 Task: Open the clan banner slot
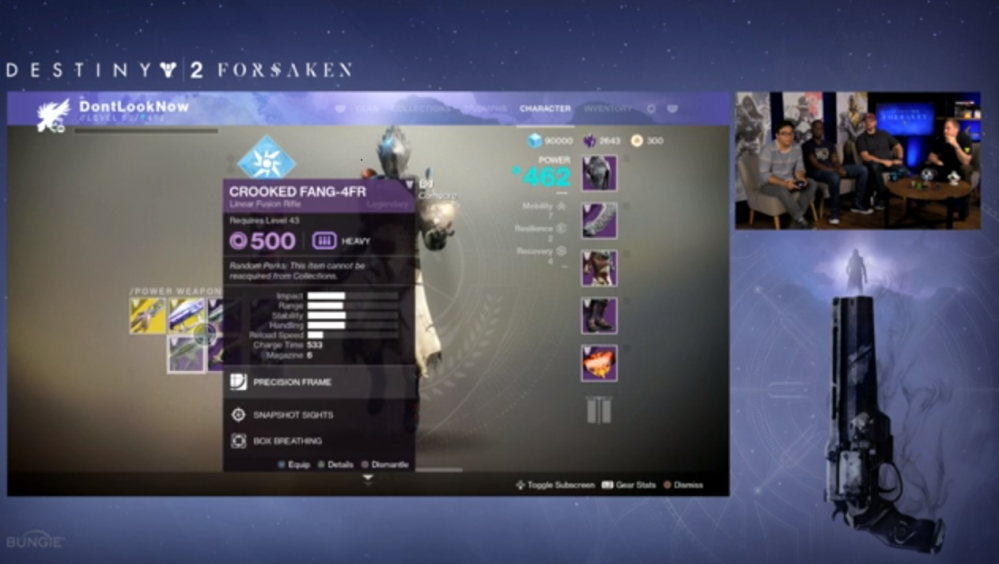click(599, 410)
